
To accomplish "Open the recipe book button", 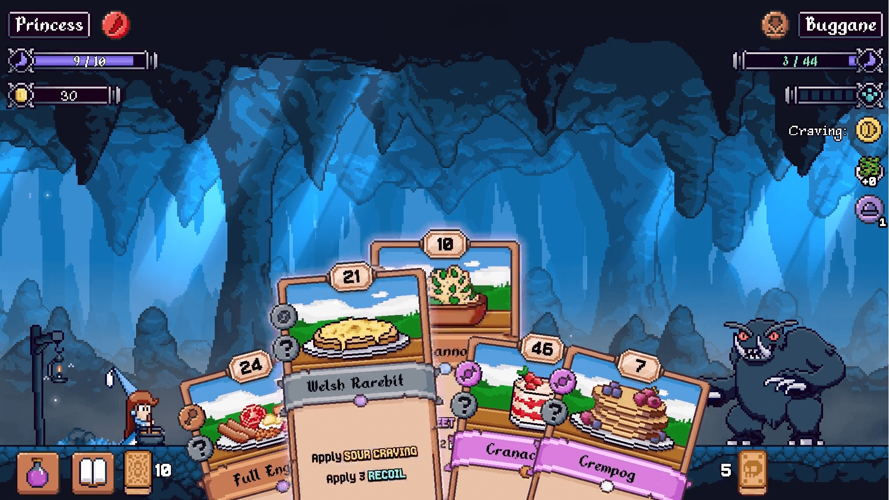I will [92, 471].
